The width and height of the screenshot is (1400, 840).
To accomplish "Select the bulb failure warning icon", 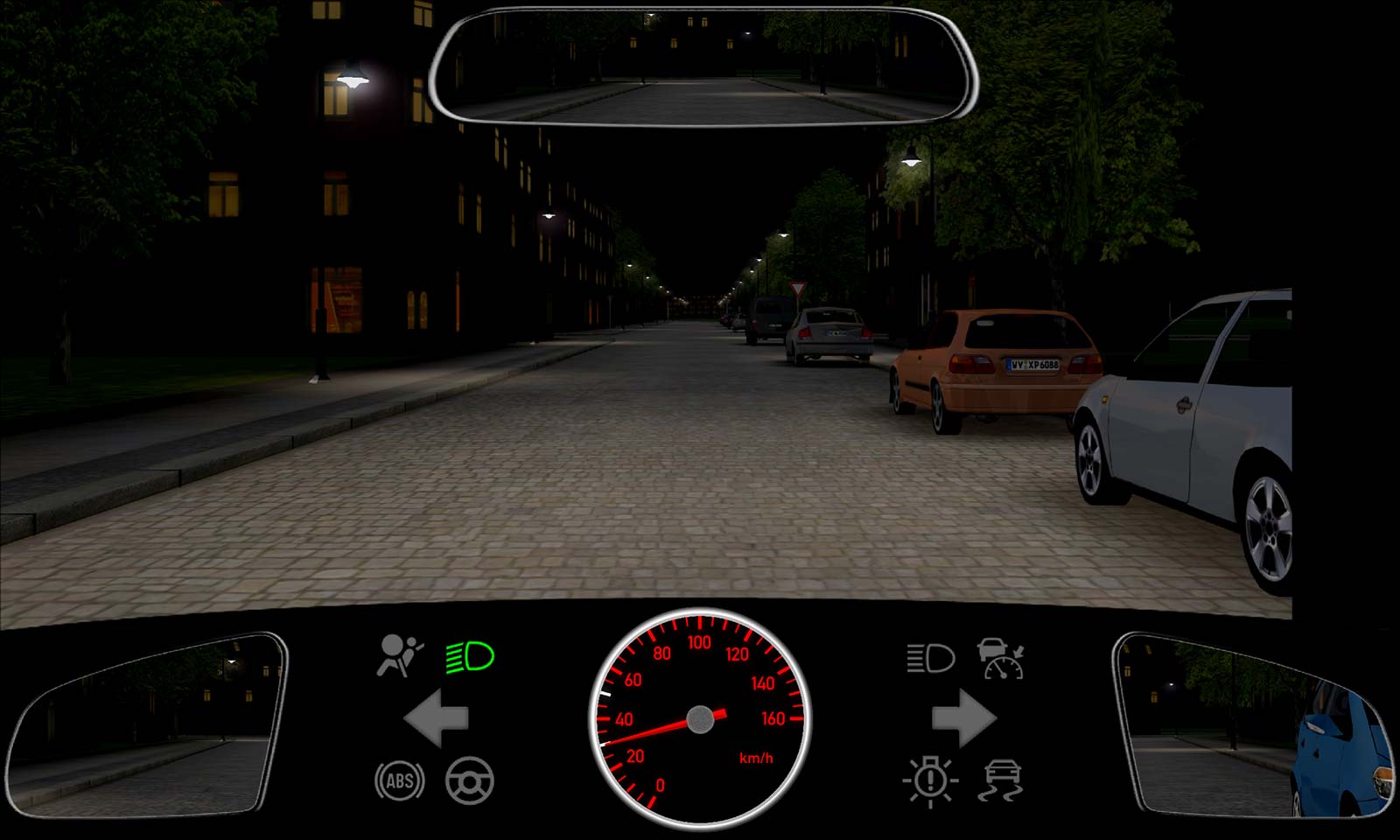I will (930, 780).
